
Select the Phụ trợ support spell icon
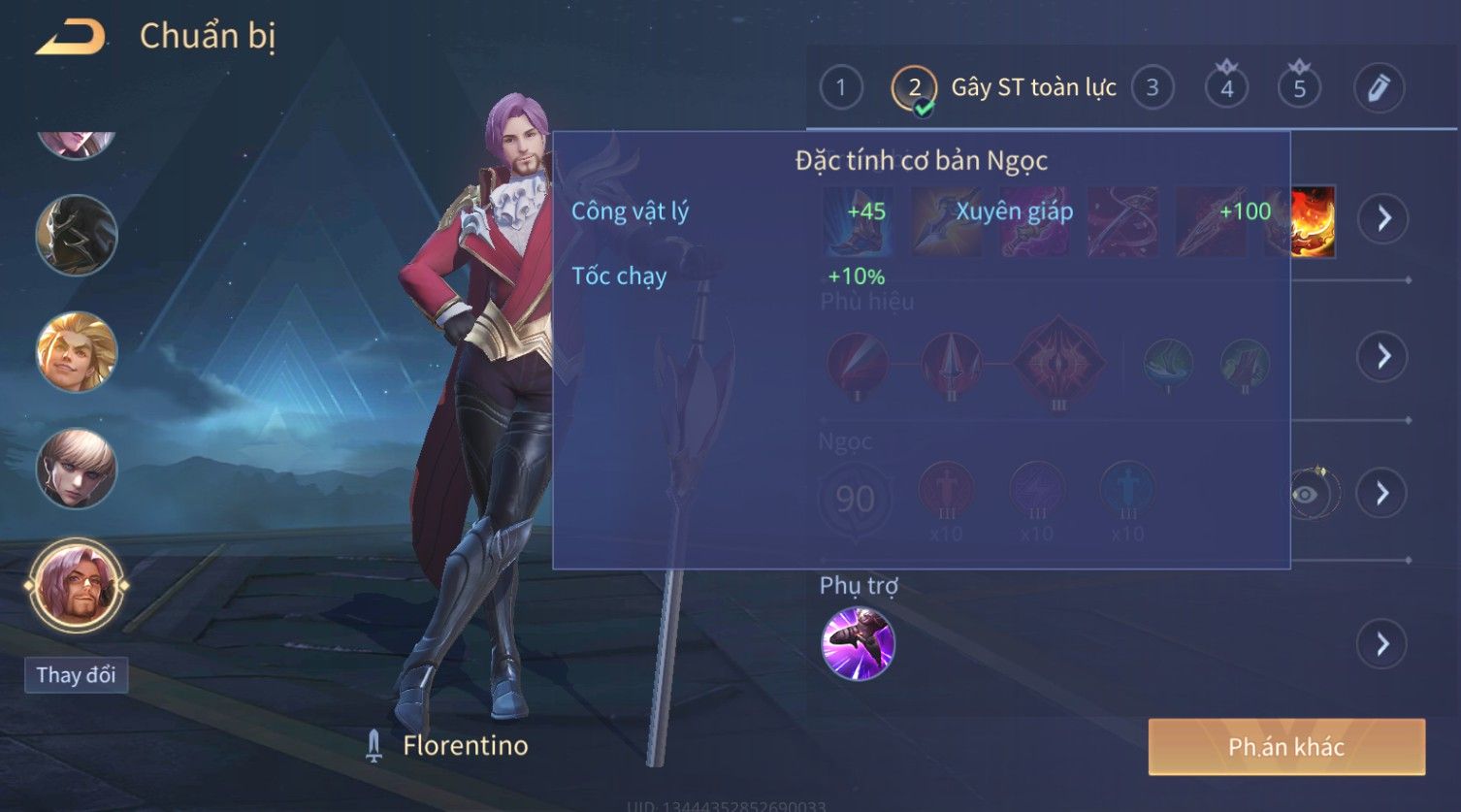[x=858, y=644]
